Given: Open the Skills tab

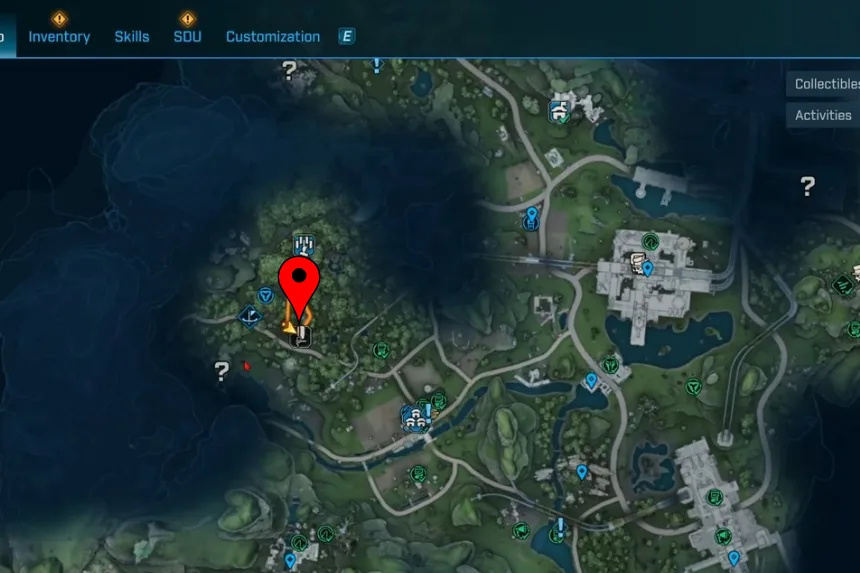Looking at the screenshot, I should tap(132, 37).
